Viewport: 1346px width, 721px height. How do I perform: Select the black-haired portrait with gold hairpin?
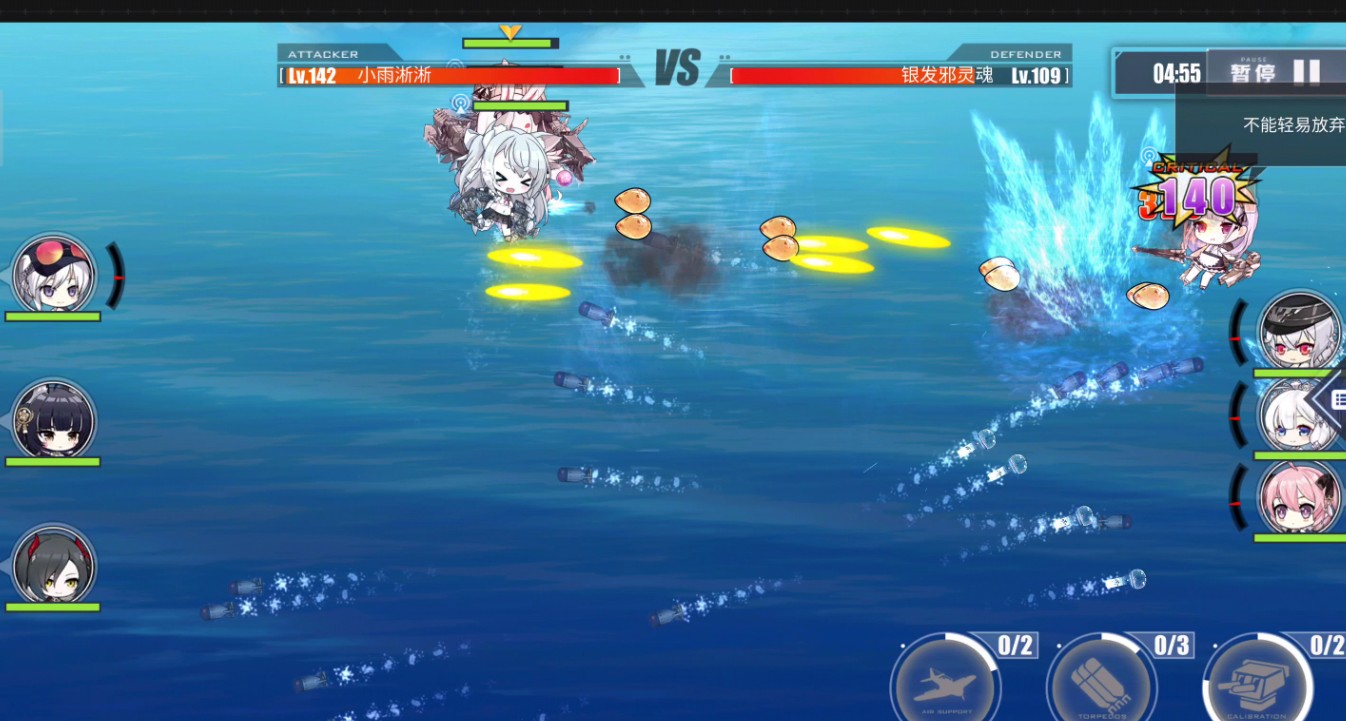click(54, 420)
